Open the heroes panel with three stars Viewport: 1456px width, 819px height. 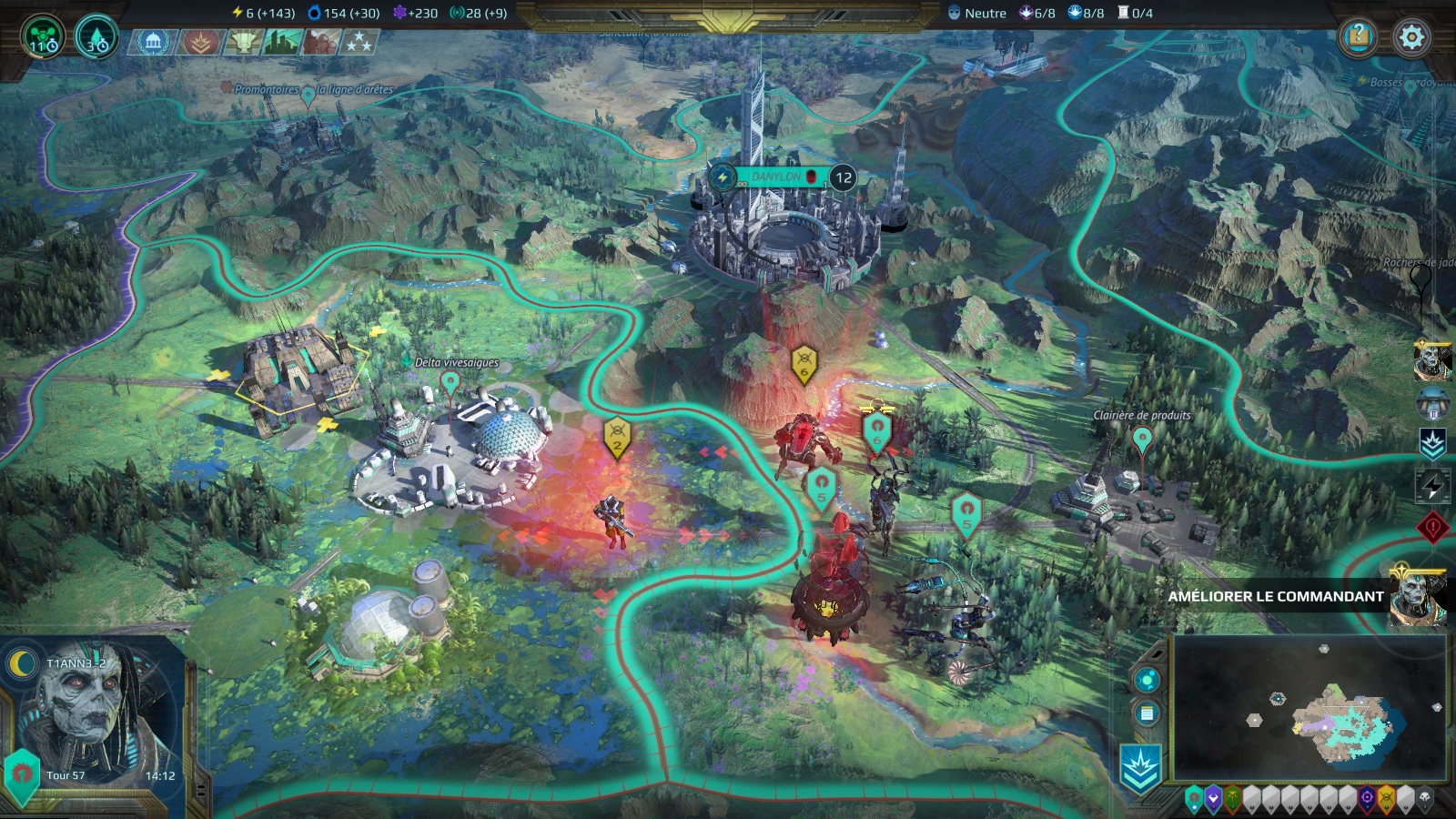click(359, 42)
